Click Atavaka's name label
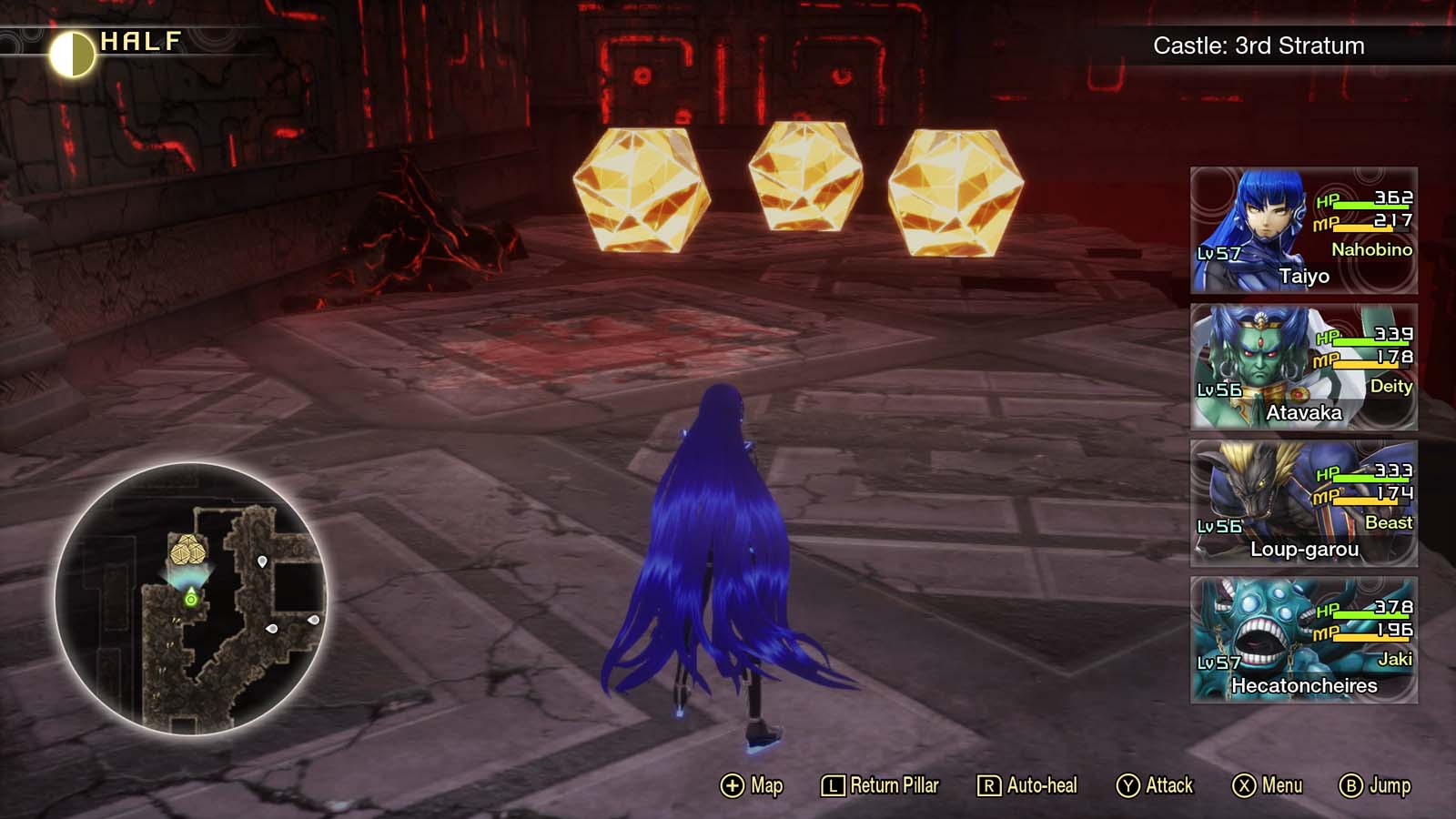 pyautogui.click(x=1303, y=411)
